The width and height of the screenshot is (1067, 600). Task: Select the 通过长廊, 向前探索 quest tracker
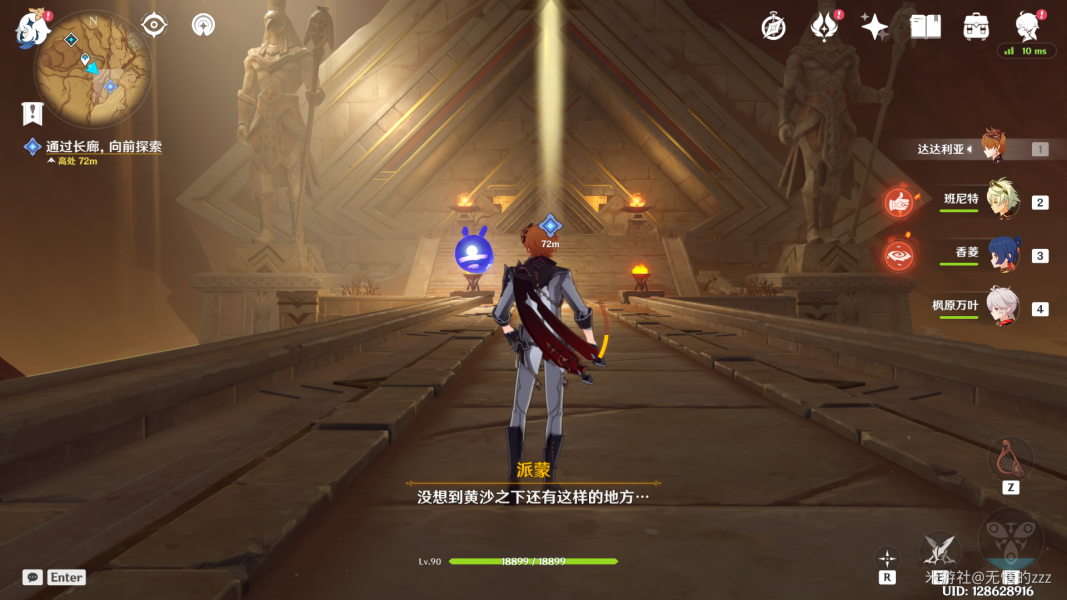[103, 147]
